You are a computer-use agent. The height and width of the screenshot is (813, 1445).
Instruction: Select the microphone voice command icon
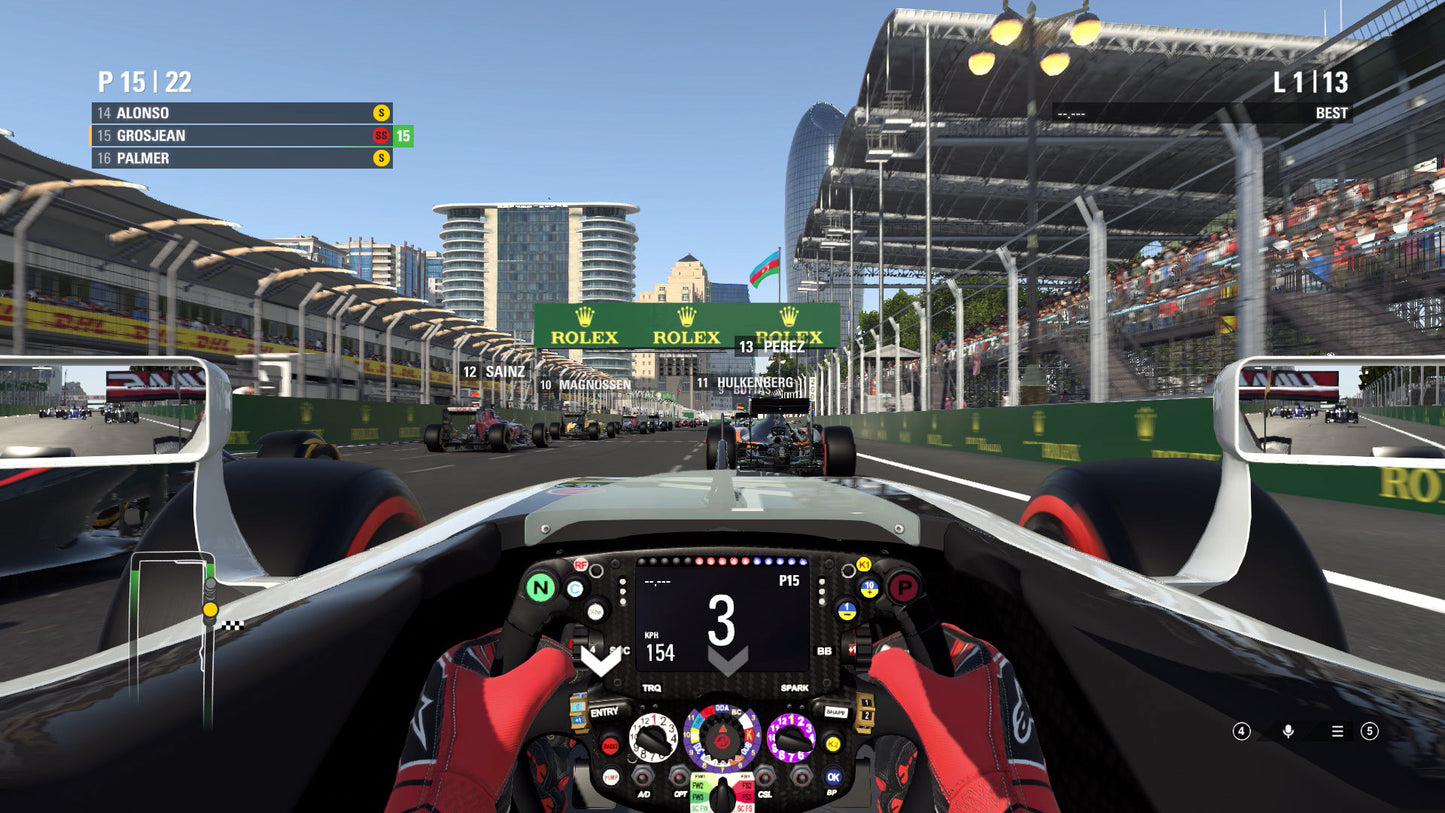1288,731
